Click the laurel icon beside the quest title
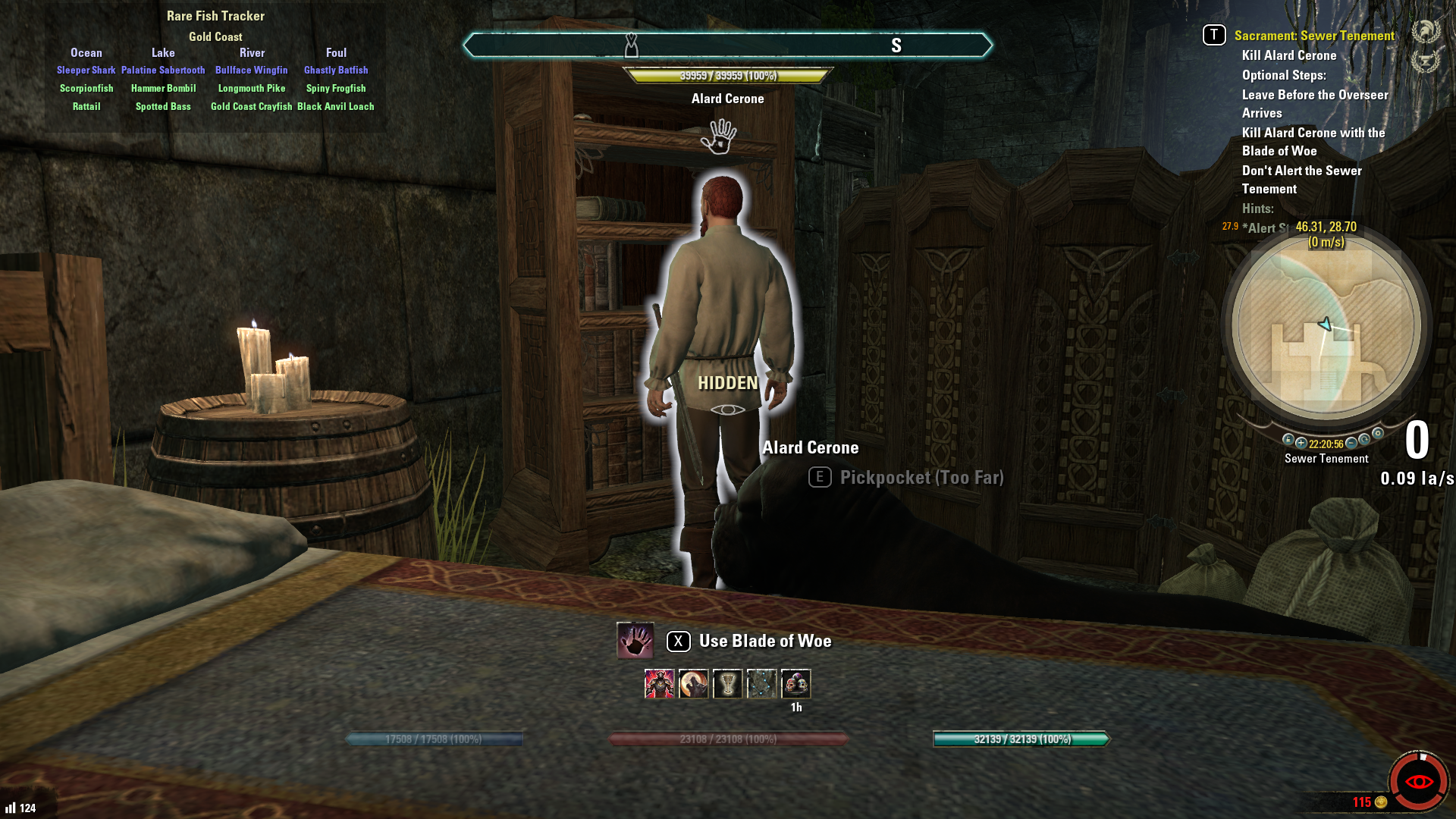This screenshot has height=819, width=1456. 1425,32
